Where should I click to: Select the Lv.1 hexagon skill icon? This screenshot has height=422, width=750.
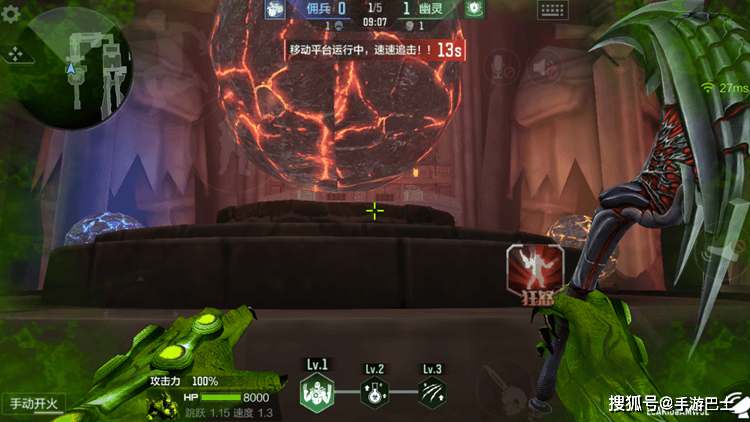pyautogui.click(x=315, y=393)
